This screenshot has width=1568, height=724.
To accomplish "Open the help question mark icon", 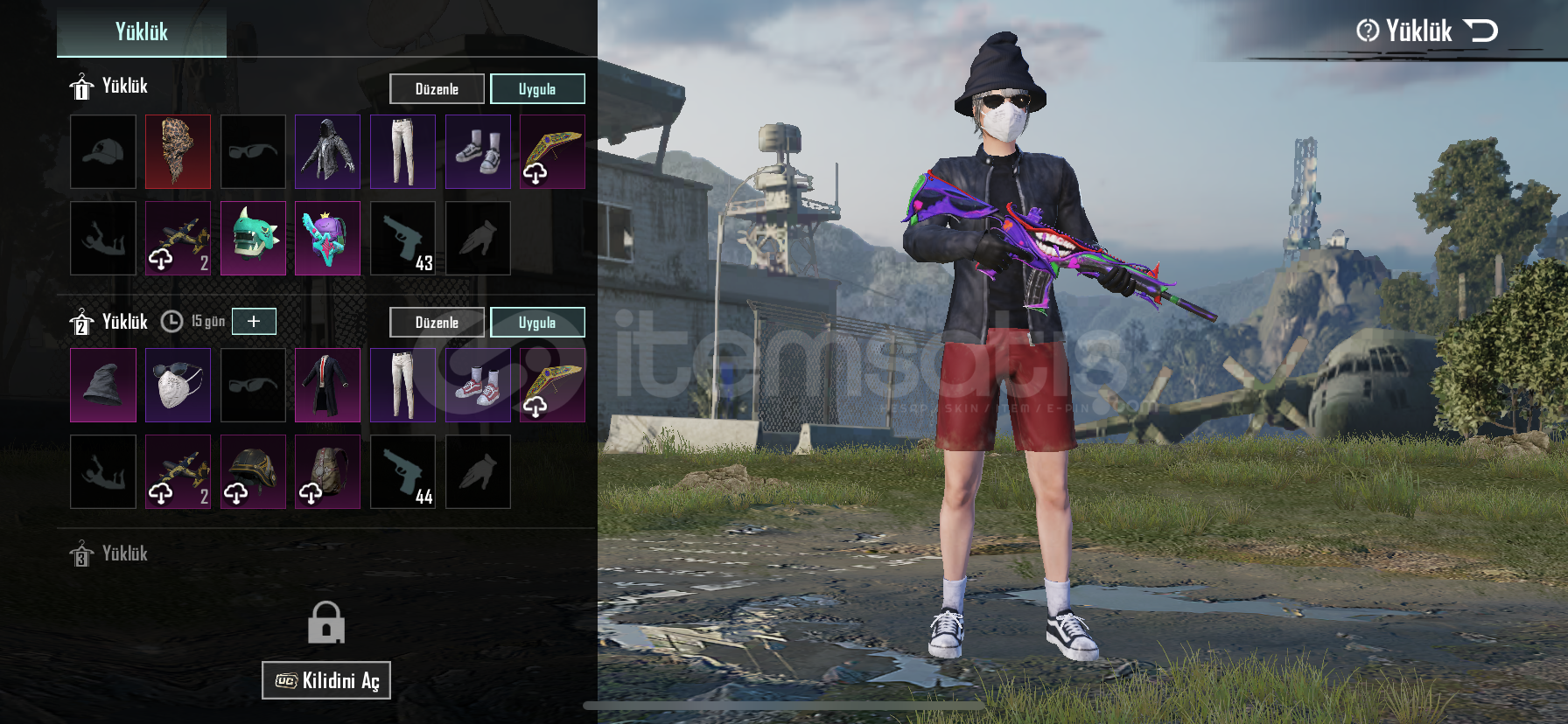I will [x=1367, y=31].
